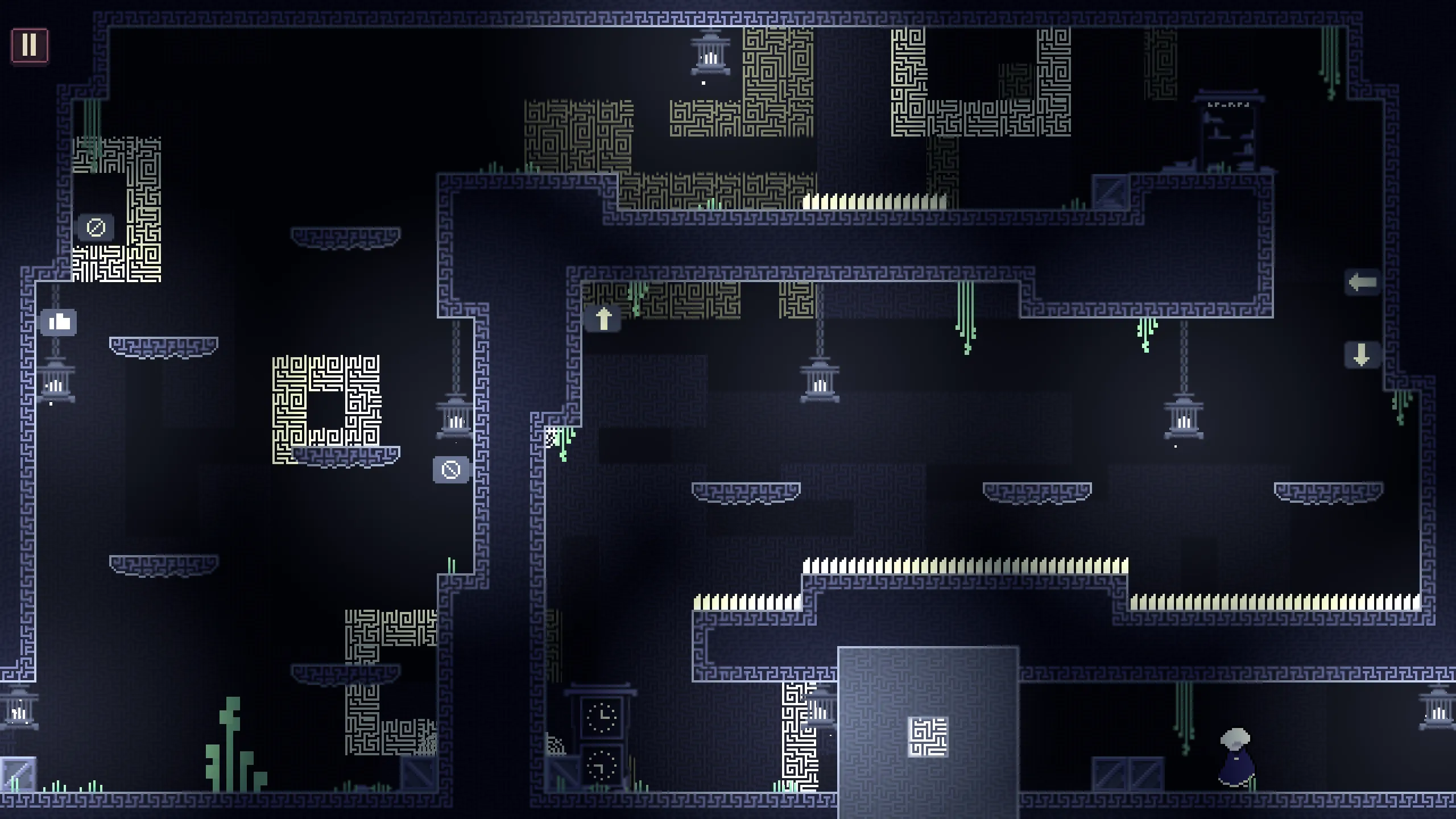Click the downward arrow icon on the right edge
Screen dimensions: 1456x819
1362,355
